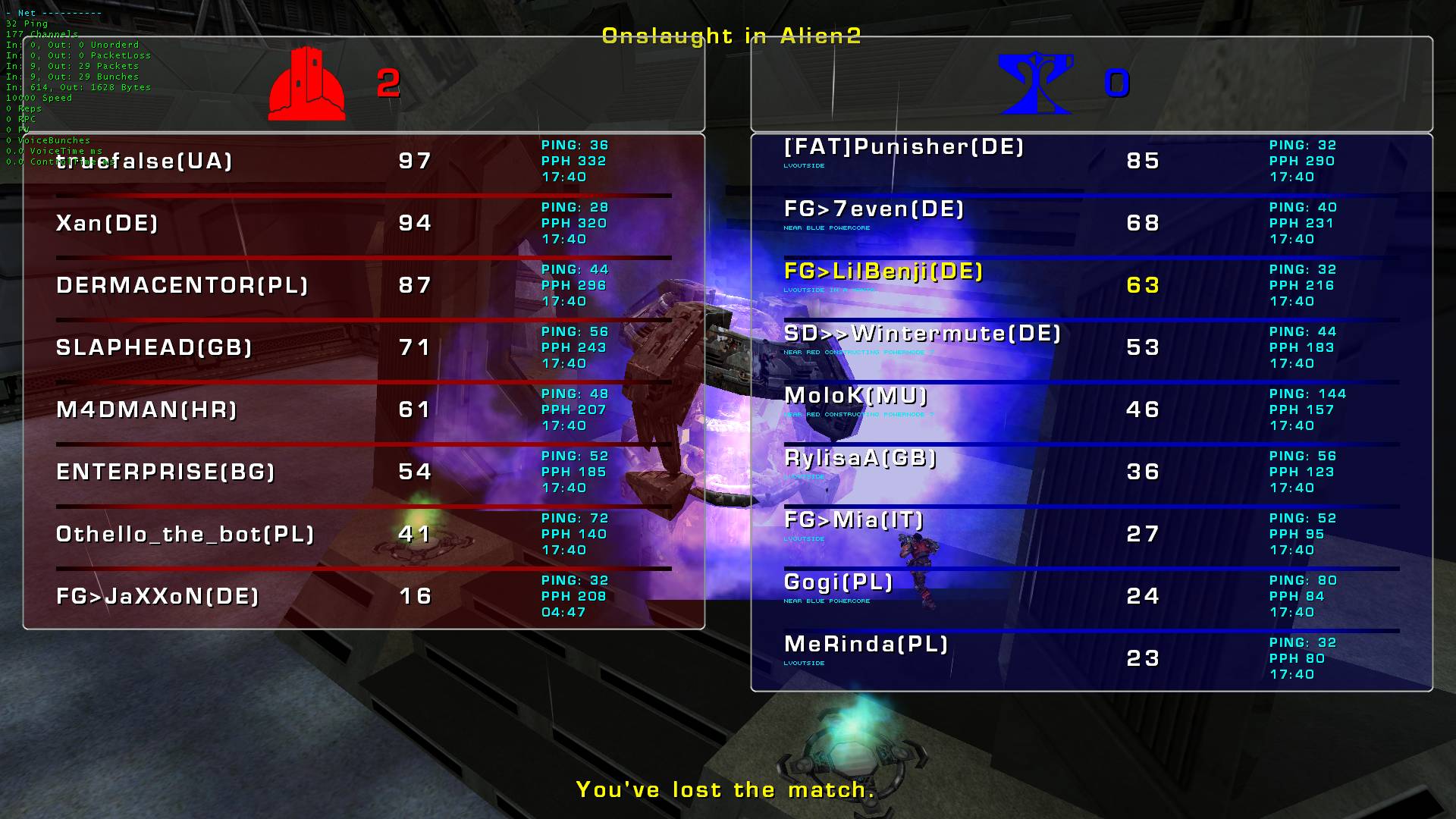Screen dimensions: 1456x819
Task: Click the blue team emblem
Action: (x=1035, y=83)
